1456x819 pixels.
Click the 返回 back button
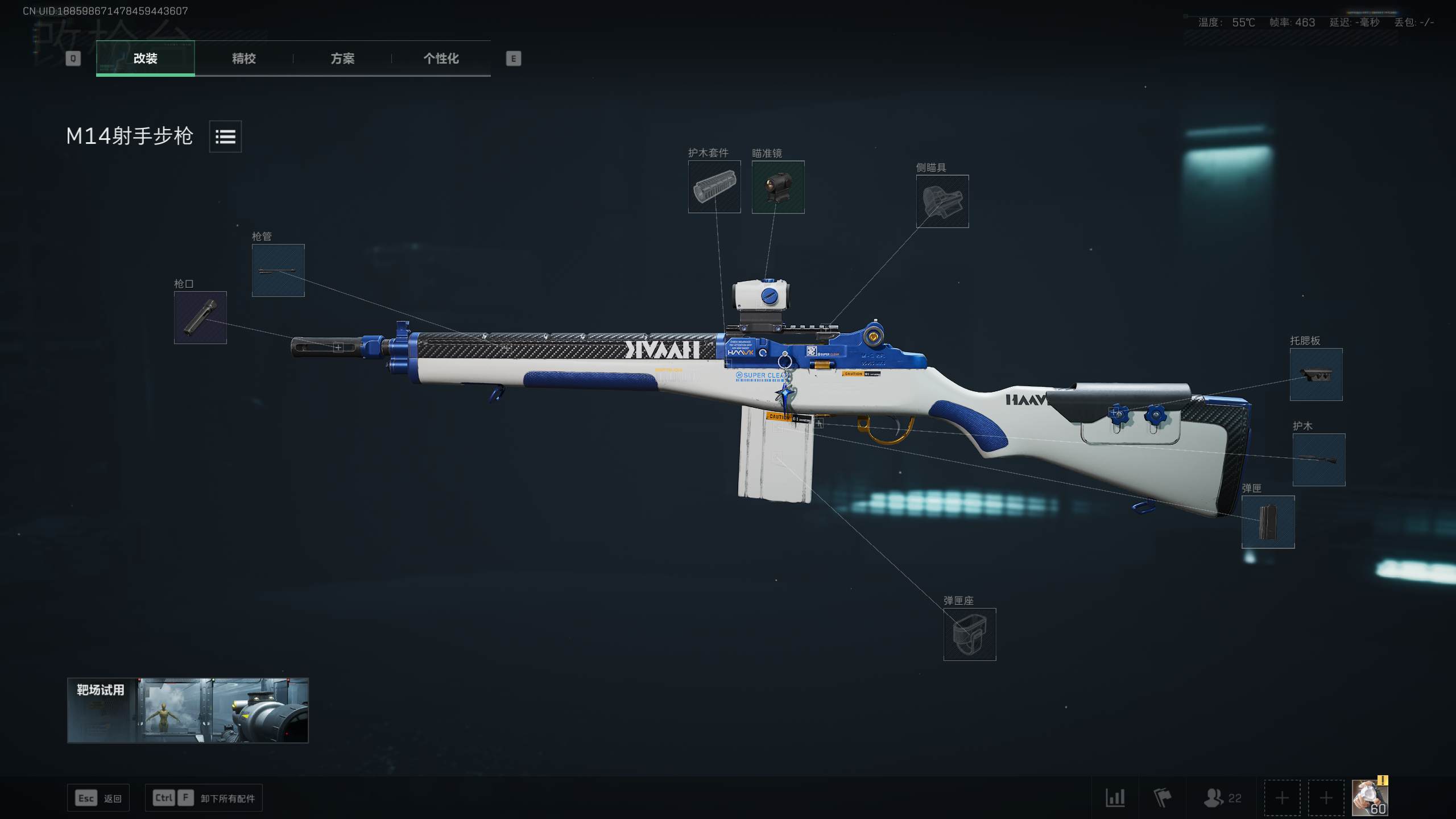point(98,798)
